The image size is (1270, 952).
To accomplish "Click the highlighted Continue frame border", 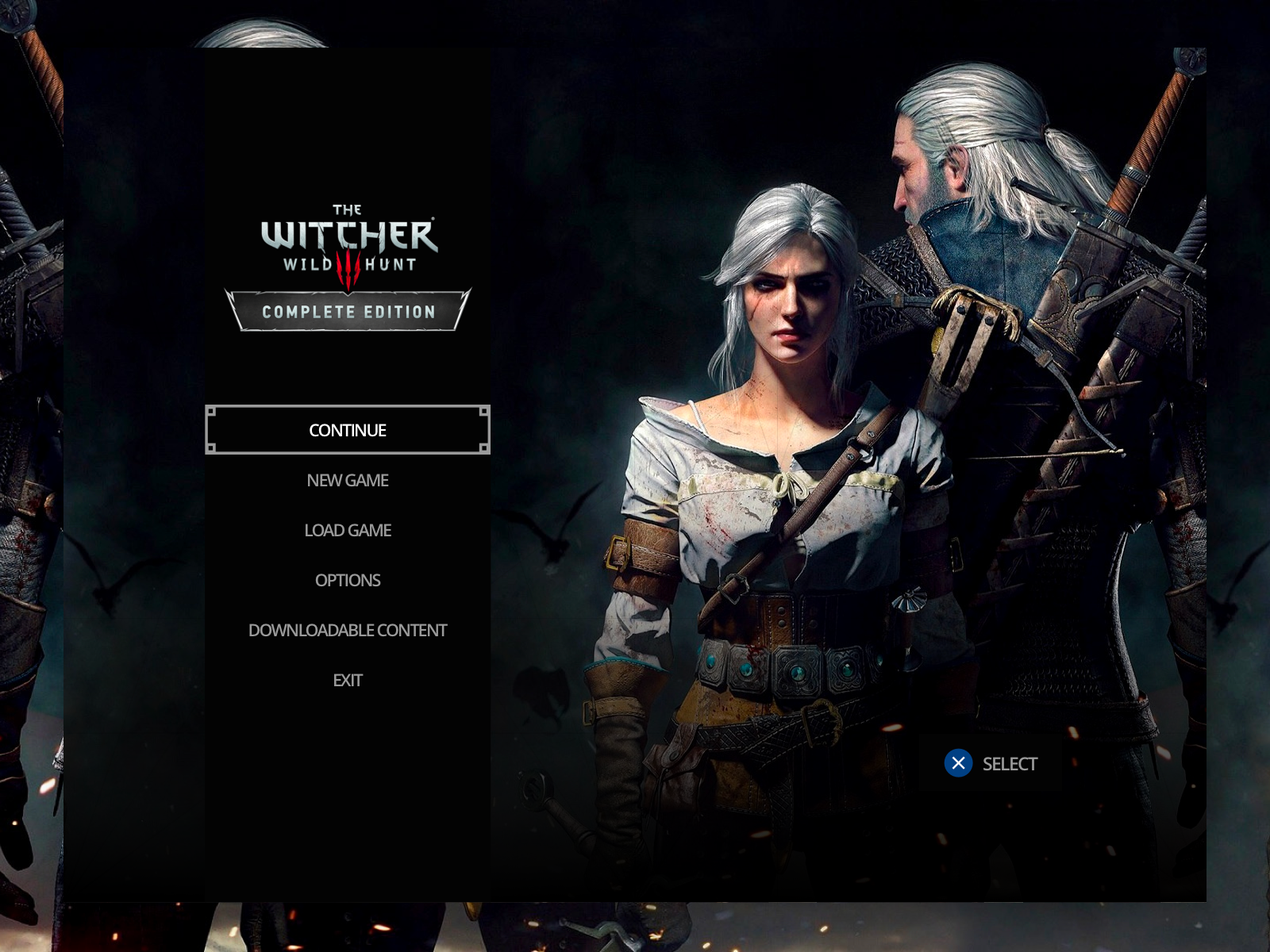I will click(x=347, y=409).
